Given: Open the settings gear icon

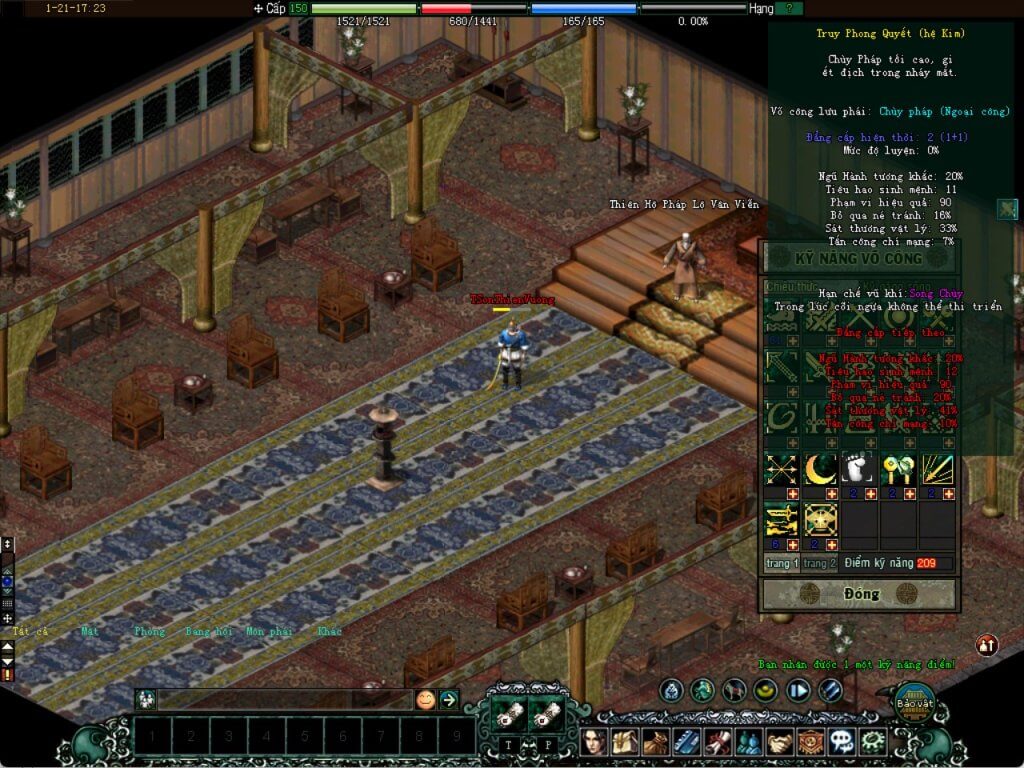Looking at the screenshot, I should 873,742.
